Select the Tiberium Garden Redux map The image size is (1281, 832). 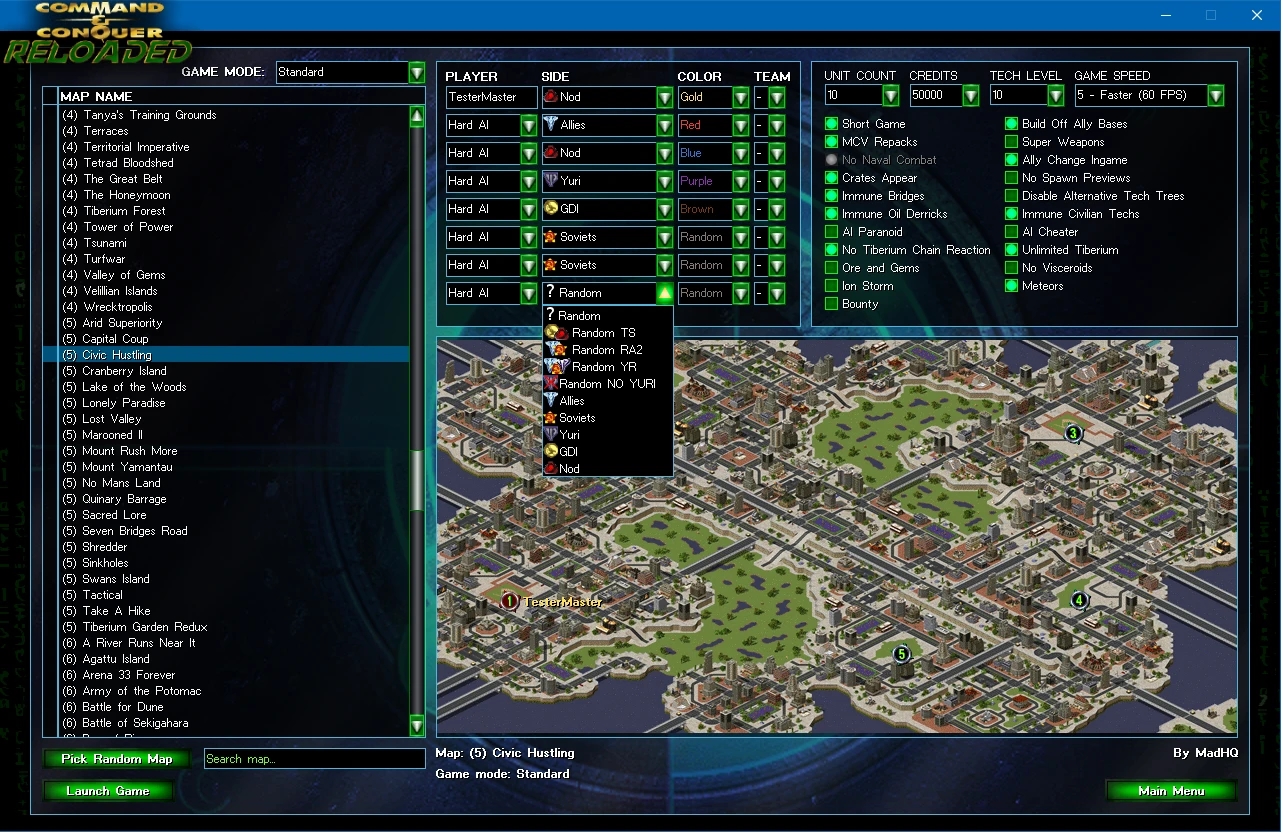click(144, 627)
